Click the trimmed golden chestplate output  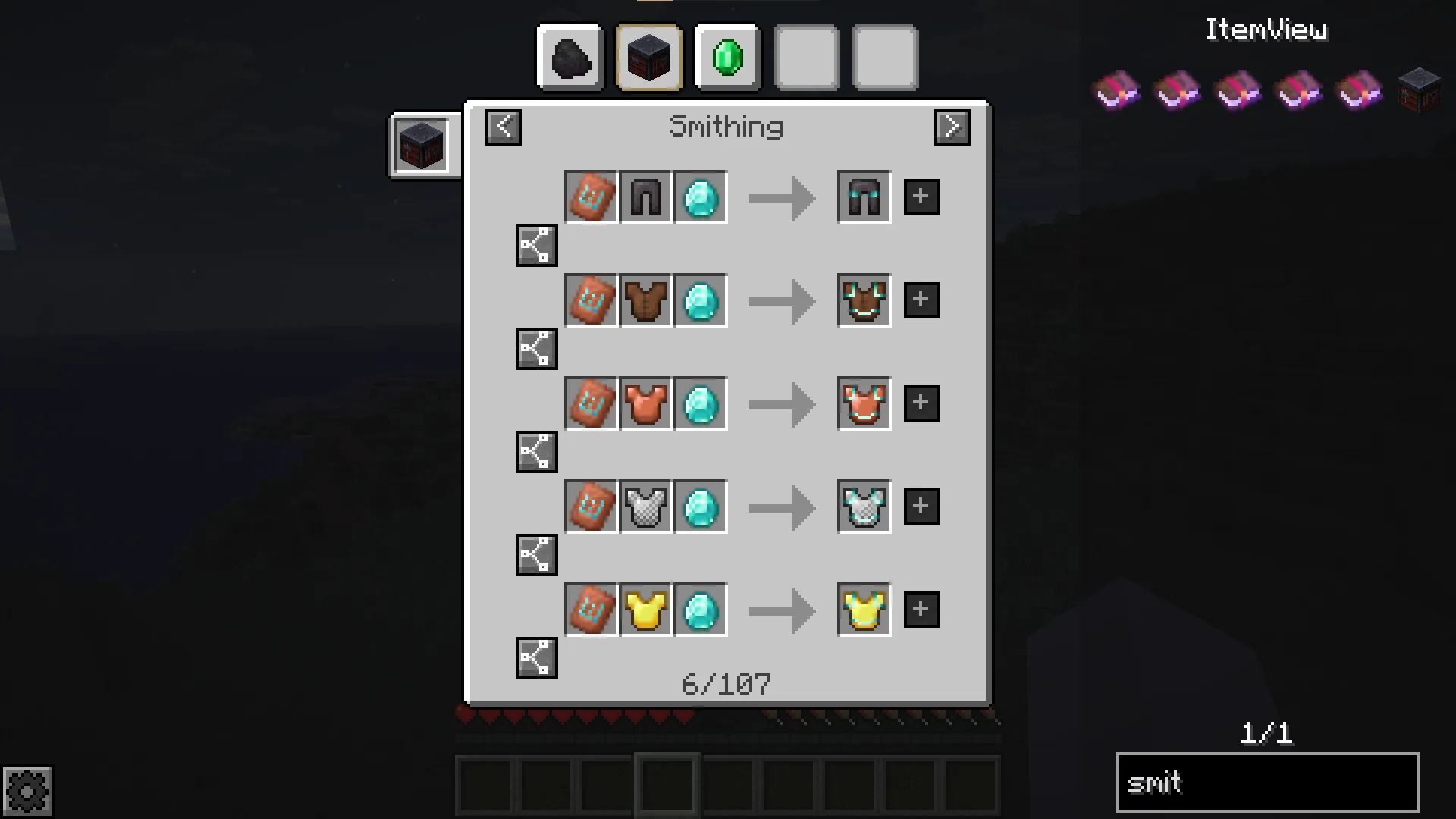coord(864,610)
